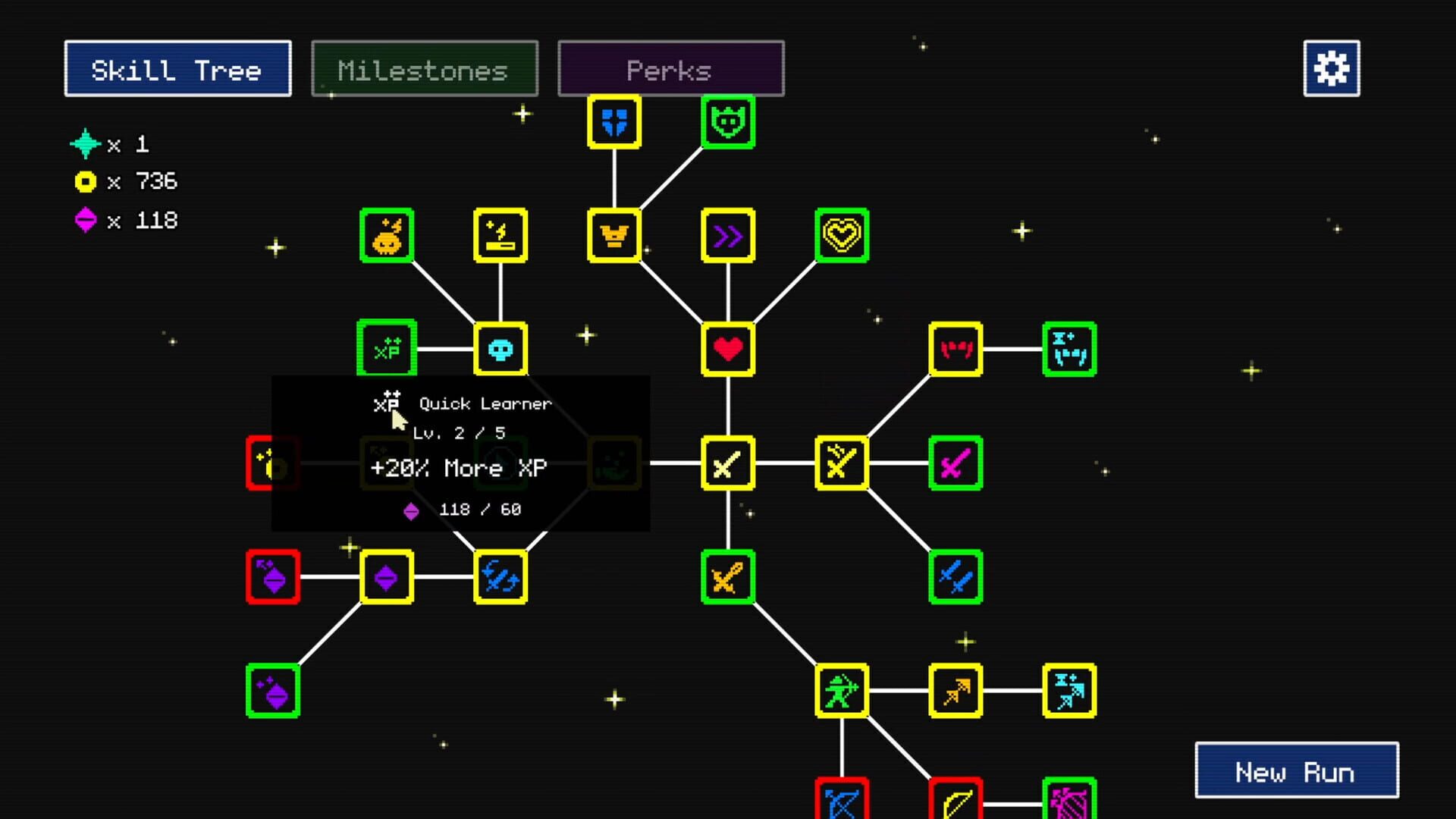Click the green outlined heart armor node
The image size is (1456, 819).
point(842,236)
